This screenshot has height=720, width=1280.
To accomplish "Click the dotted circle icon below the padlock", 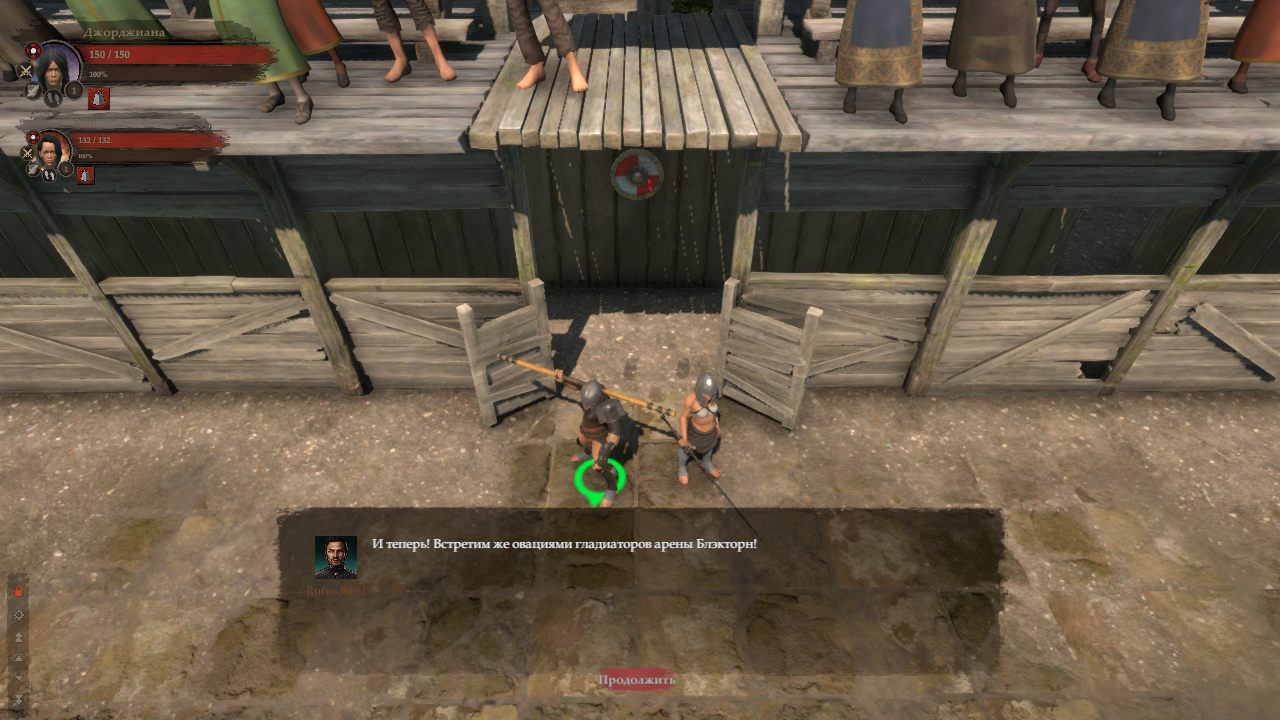I will [18, 614].
